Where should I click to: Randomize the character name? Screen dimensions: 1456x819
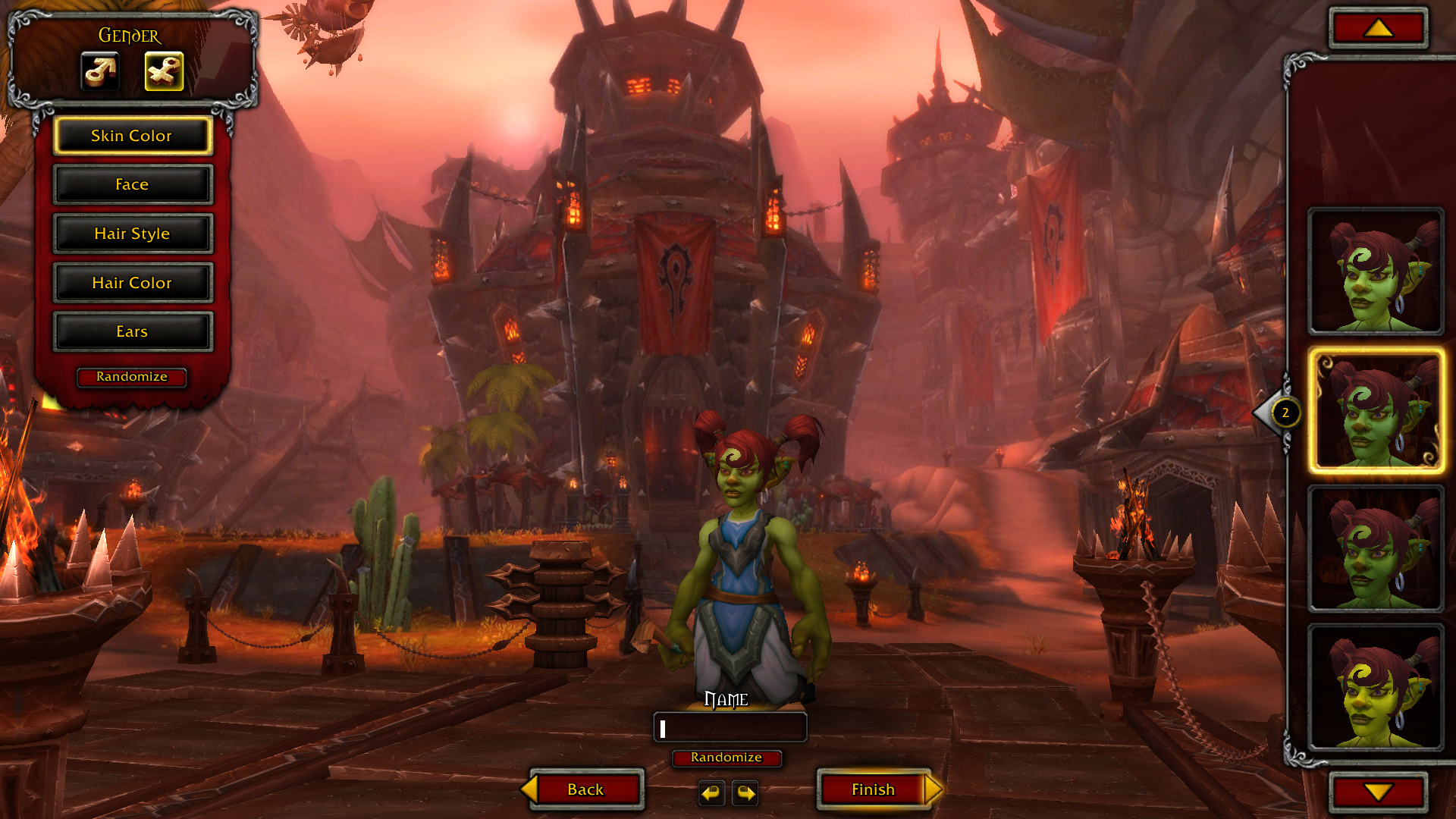pos(726,758)
